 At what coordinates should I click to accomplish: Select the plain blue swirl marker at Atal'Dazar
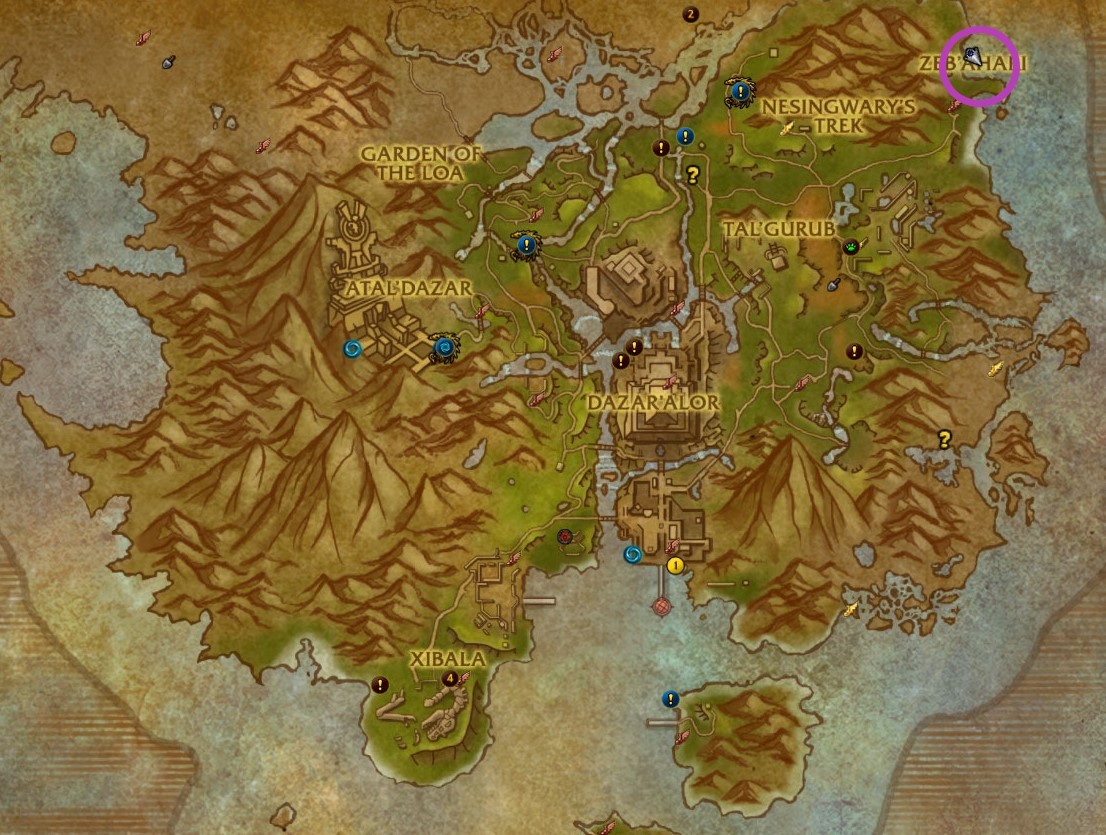[x=352, y=348]
